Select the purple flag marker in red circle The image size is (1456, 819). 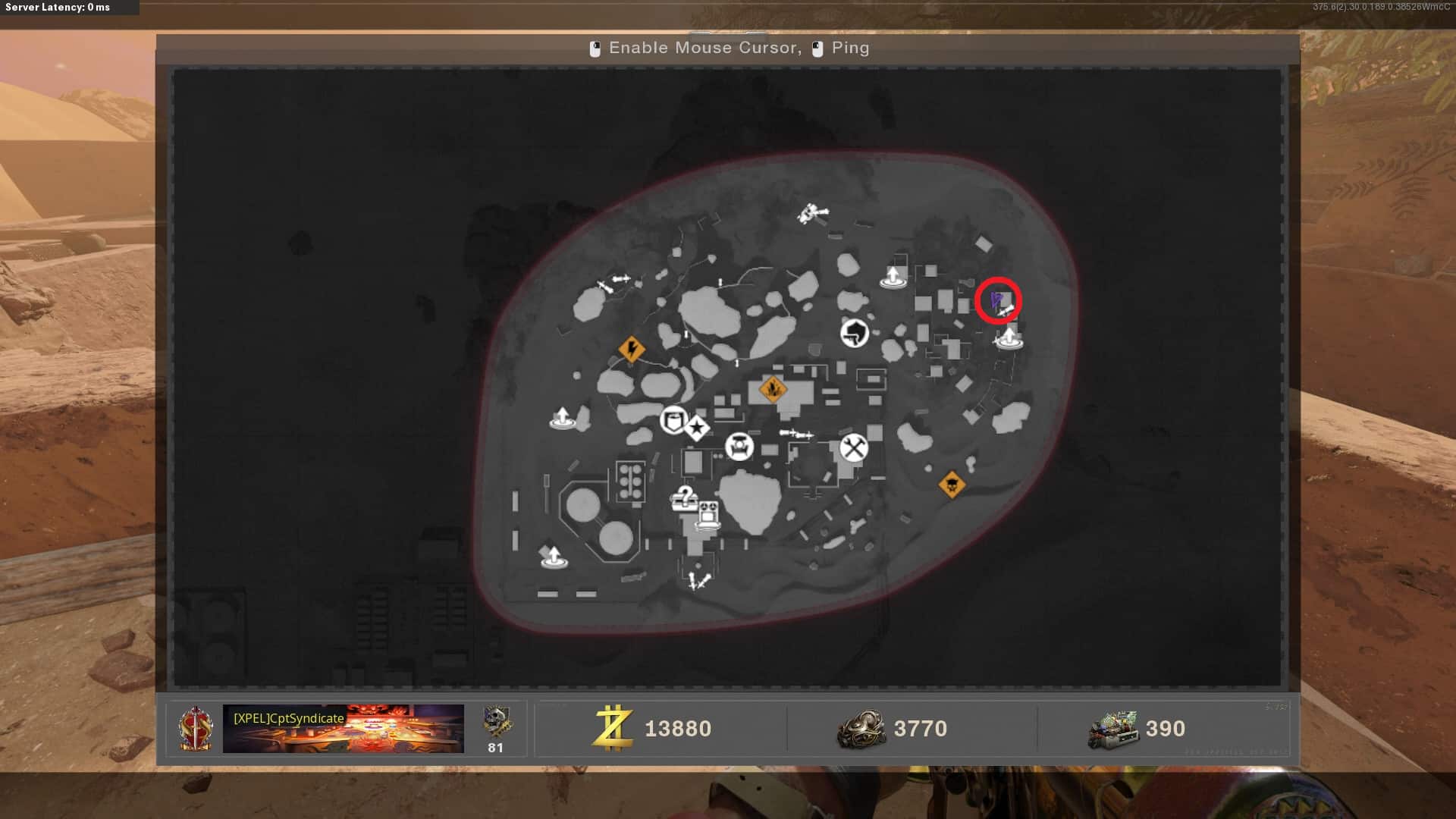[x=996, y=300]
